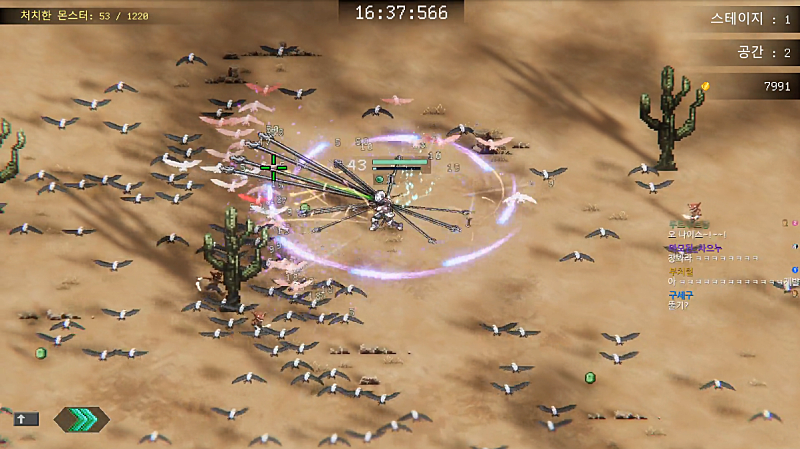Image resolution: width=800 pixels, height=449 pixels.
Task: Select the blue username 구세구 in chat
Action: tap(681, 294)
